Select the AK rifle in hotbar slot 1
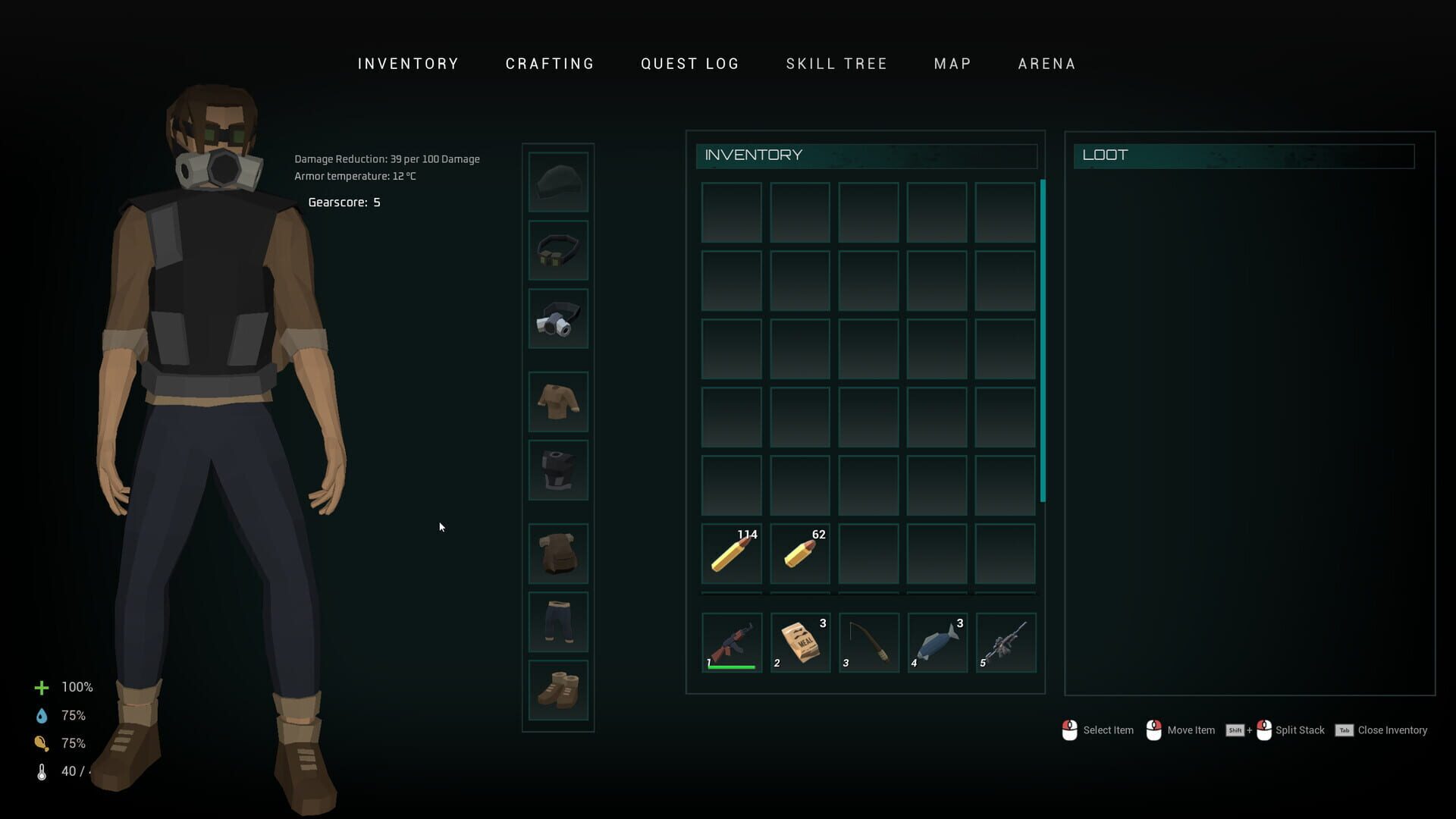This screenshot has height=819, width=1456. [730, 641]
